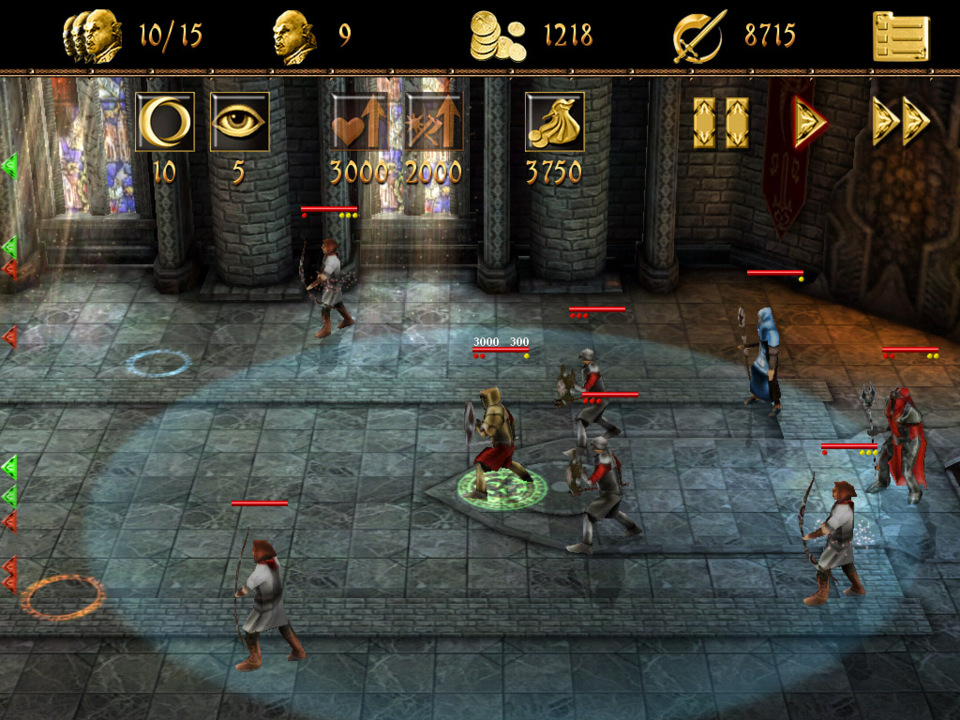Viewport: 960px width, 720px height.
Task: Pause the game with the pause button
Action: coord(721,122)
